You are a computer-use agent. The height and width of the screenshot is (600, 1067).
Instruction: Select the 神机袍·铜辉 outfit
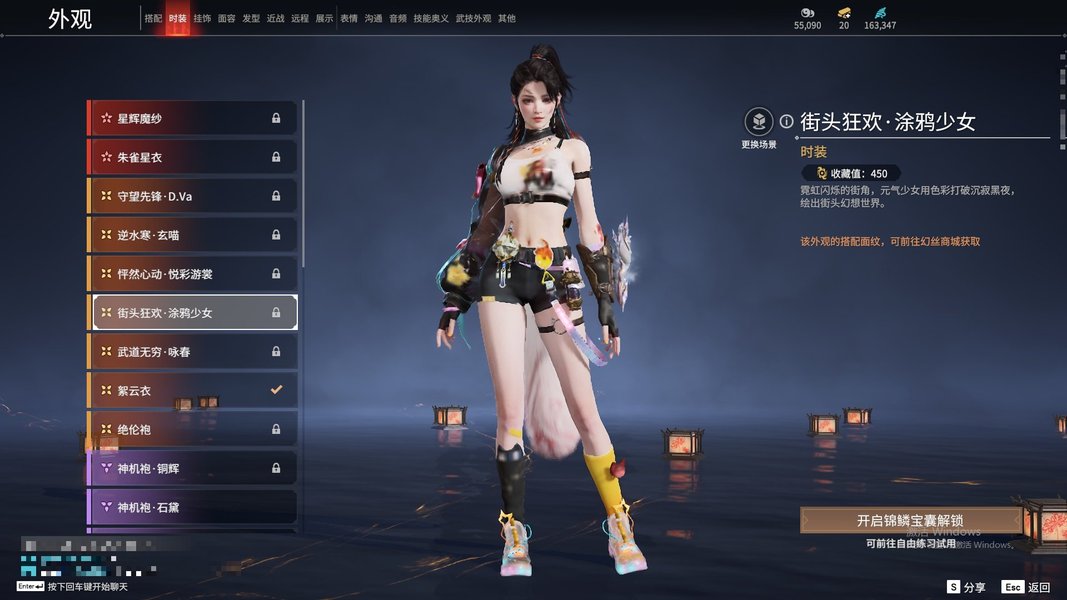[193, 468]
